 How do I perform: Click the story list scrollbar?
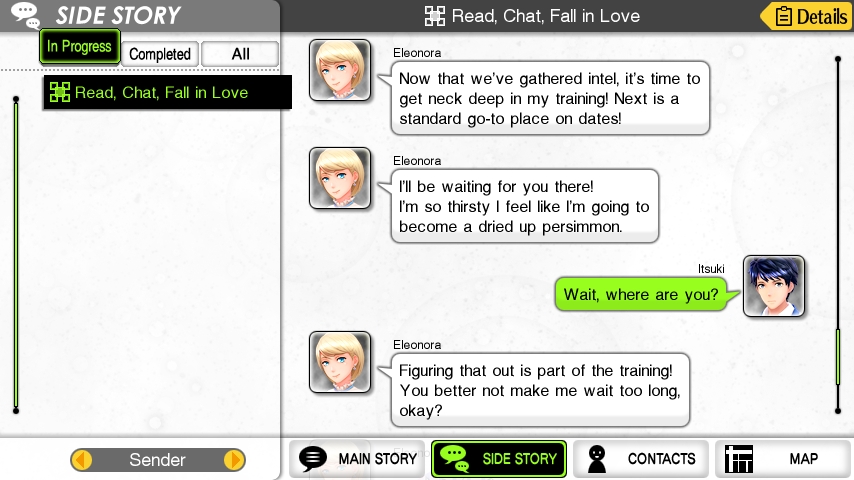click(x=16, y=255)
